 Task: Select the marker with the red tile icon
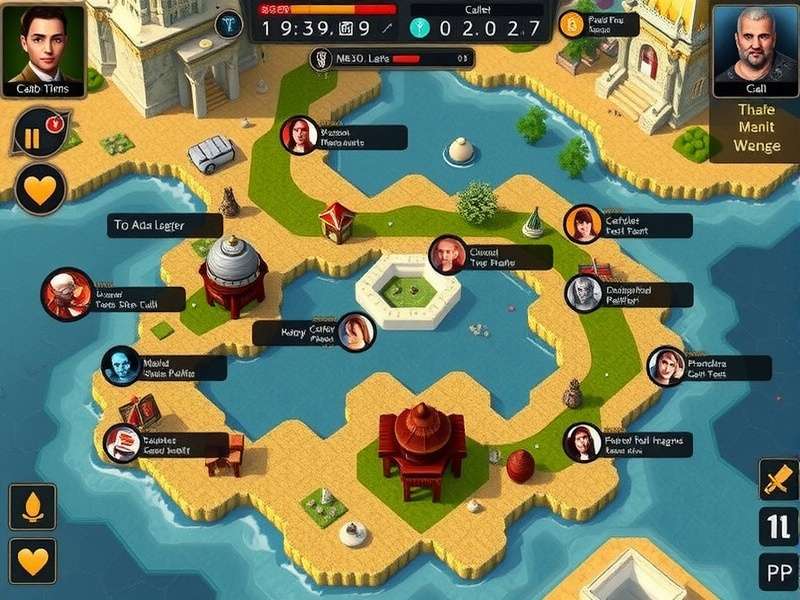122,443
